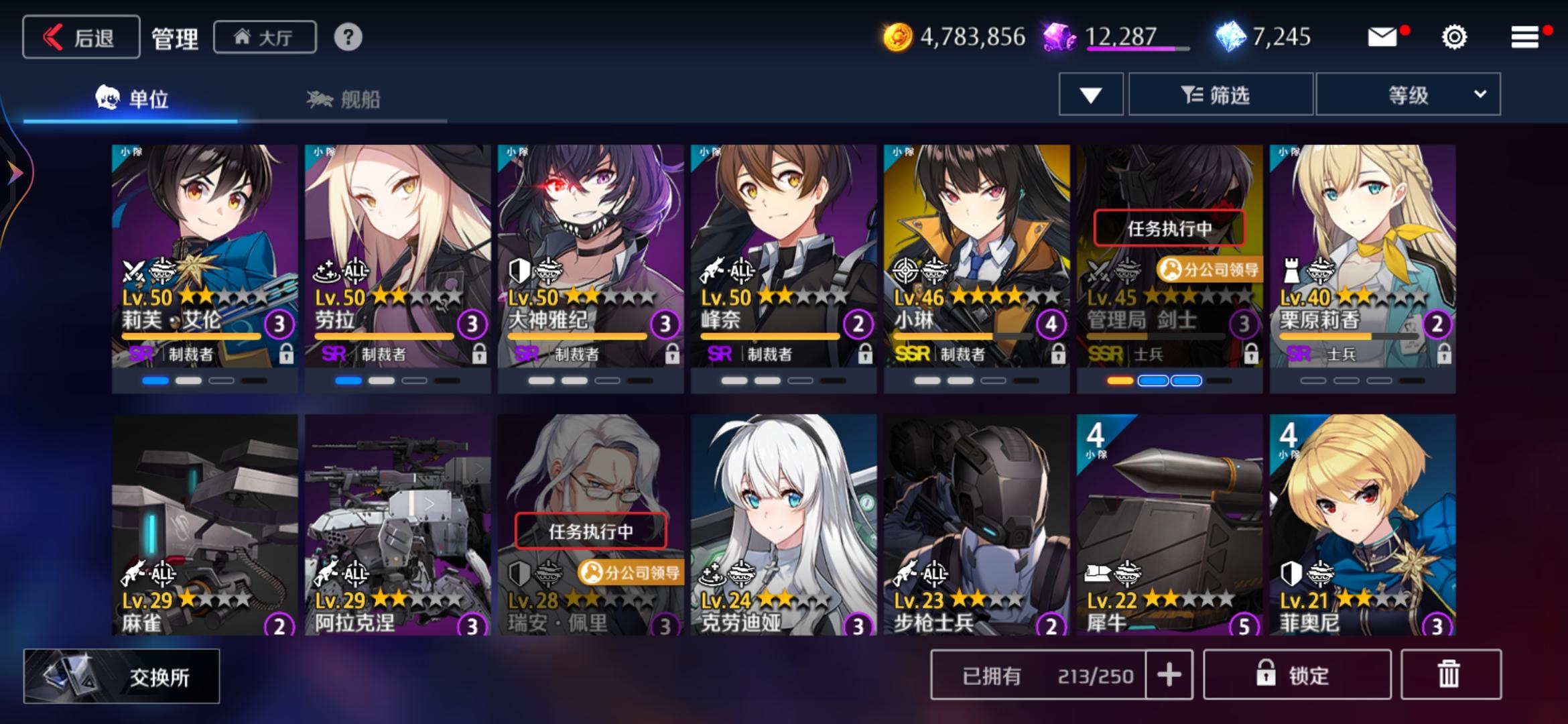This screenshot has width=1568, height=724.
Task: Expand the 等级 sort dropdown
Action: pyautogui.click(x=1407, y=94)
